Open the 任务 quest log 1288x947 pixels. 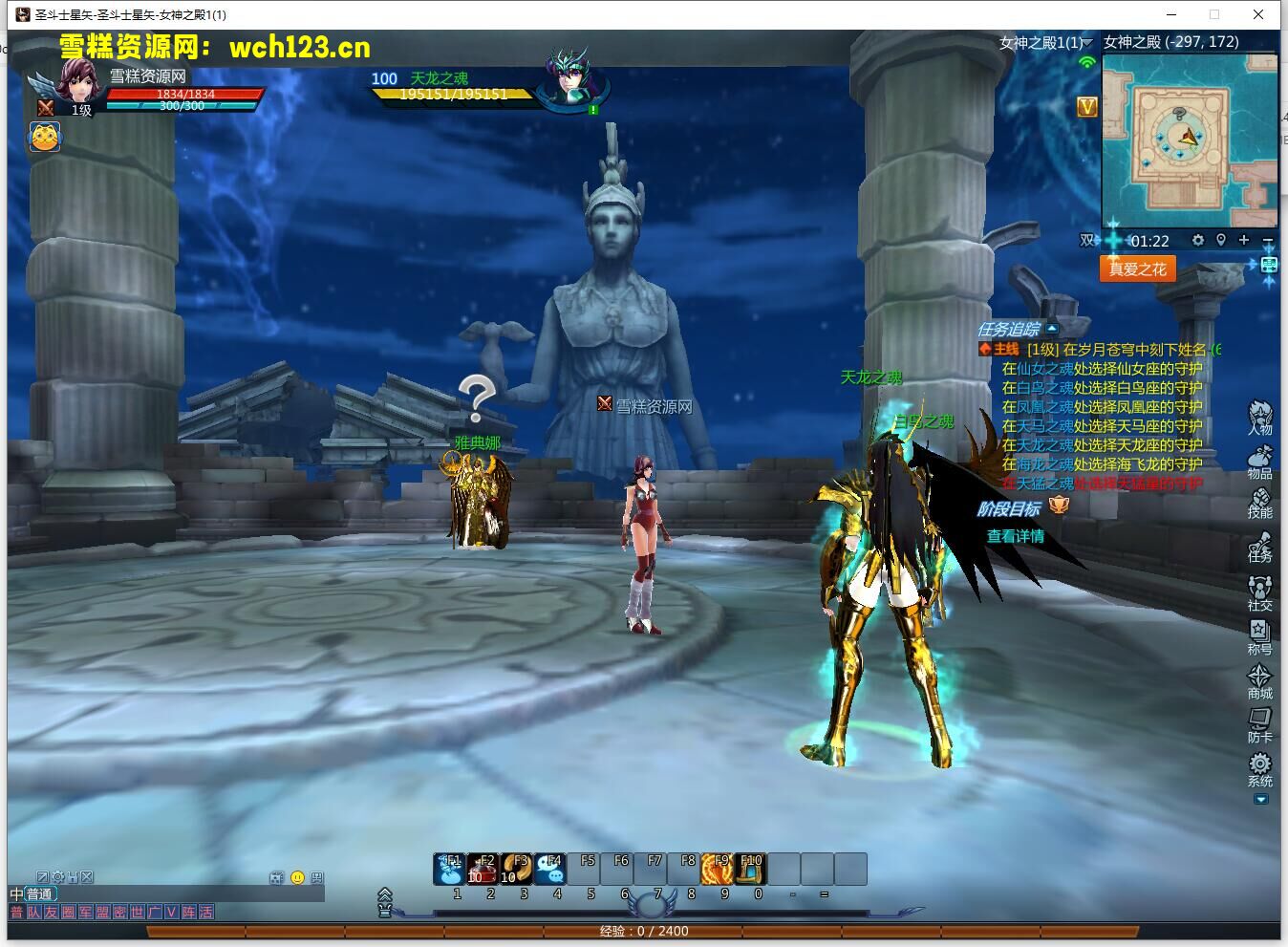(1260, 547)
